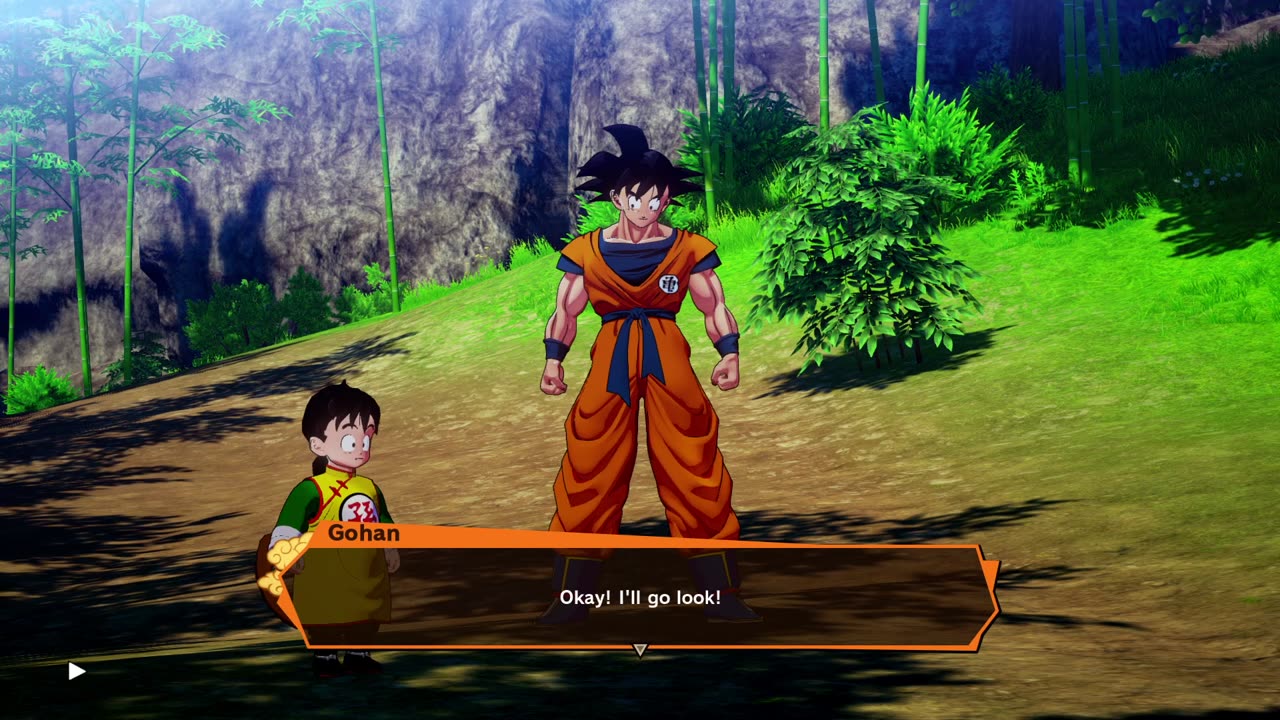Viewport: 1280px width, 720px height.
Task: Click the white play triangle icon
Action: [x=76, y=671]
